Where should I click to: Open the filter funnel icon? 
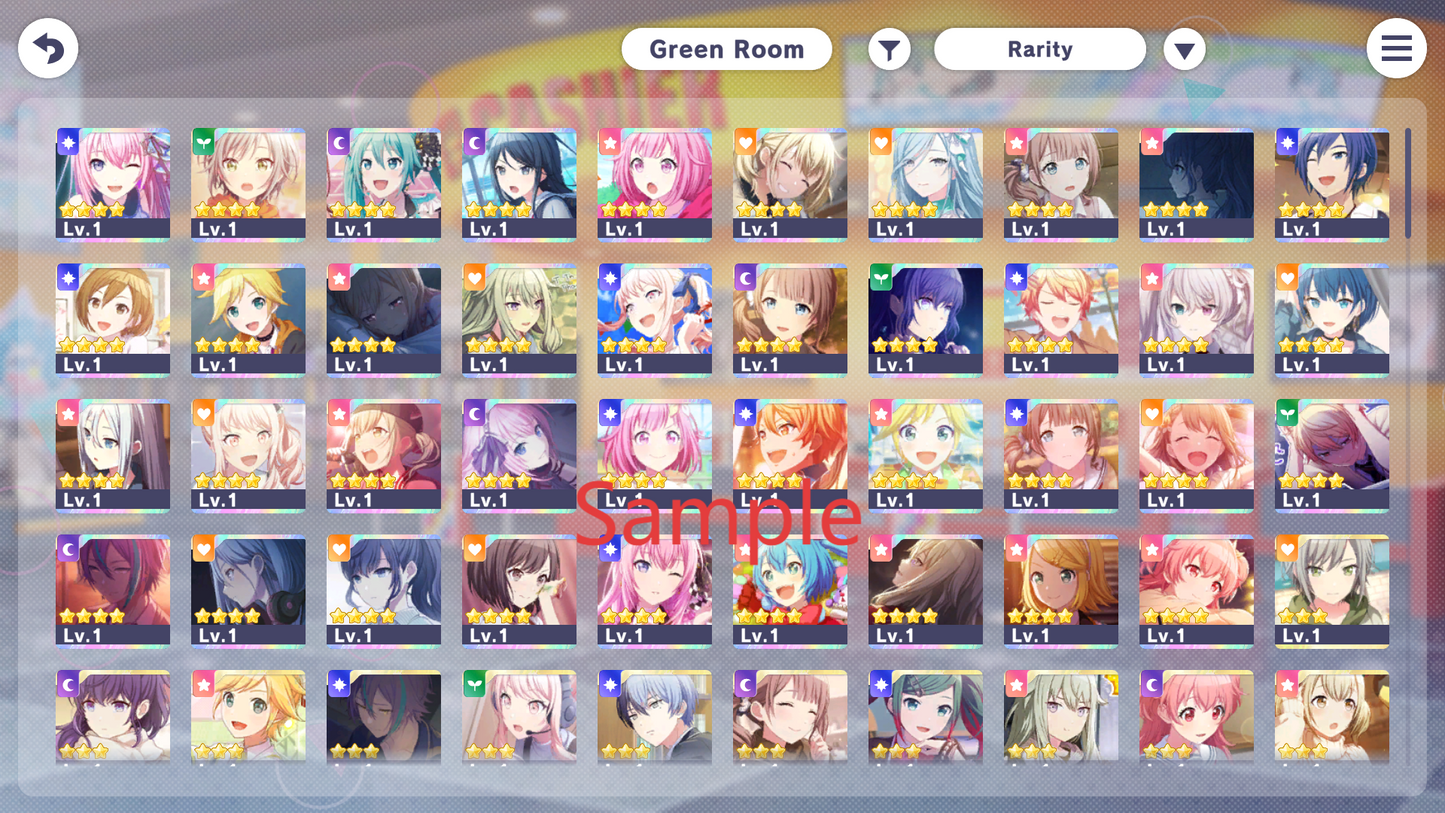[889, 48]
